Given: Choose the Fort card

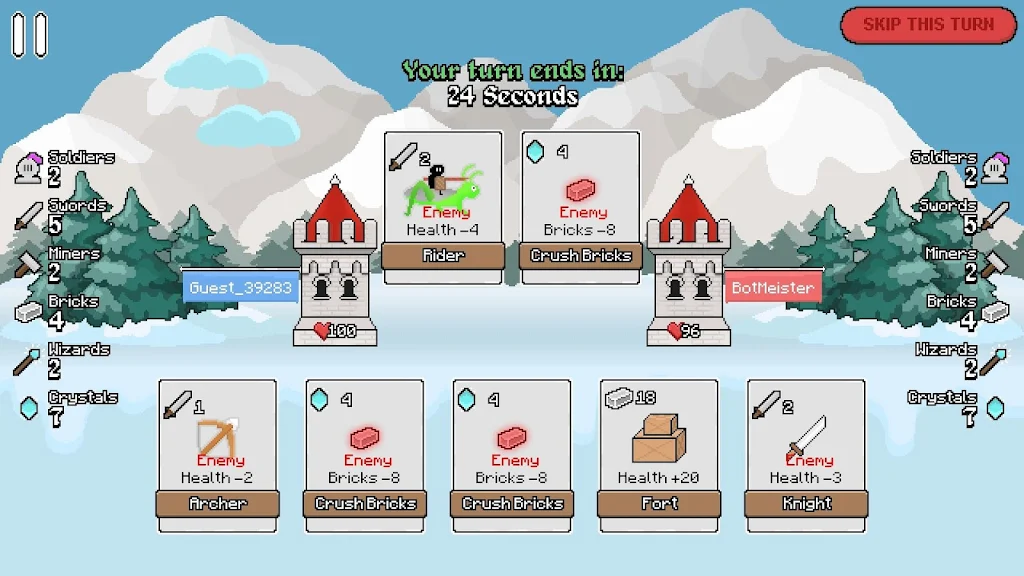Looking at the screenshot, I should click(659, 455).
